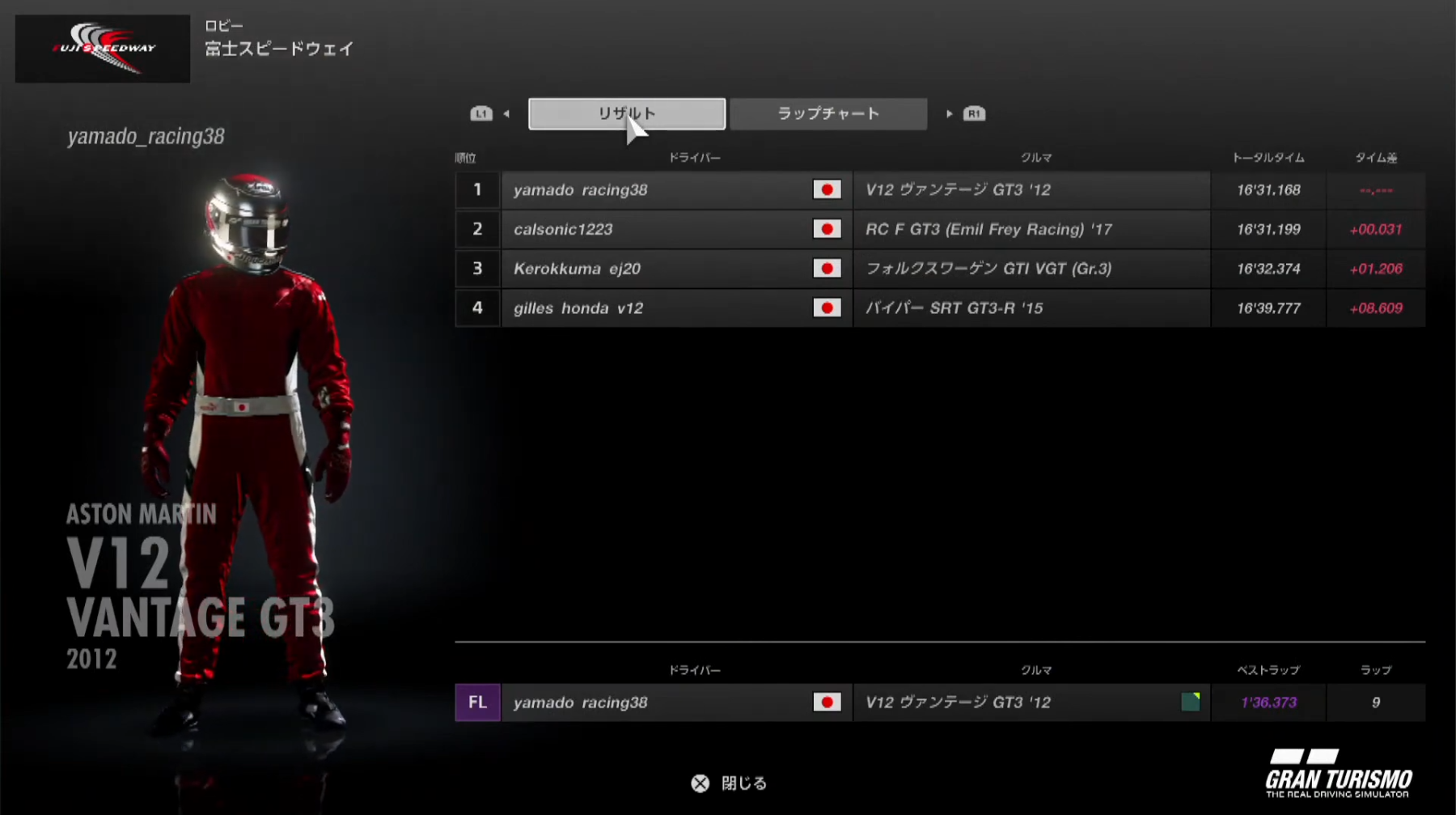Select calsonic1223 result row
Viewport: 1456px width, 815px height.
point(938,230)
